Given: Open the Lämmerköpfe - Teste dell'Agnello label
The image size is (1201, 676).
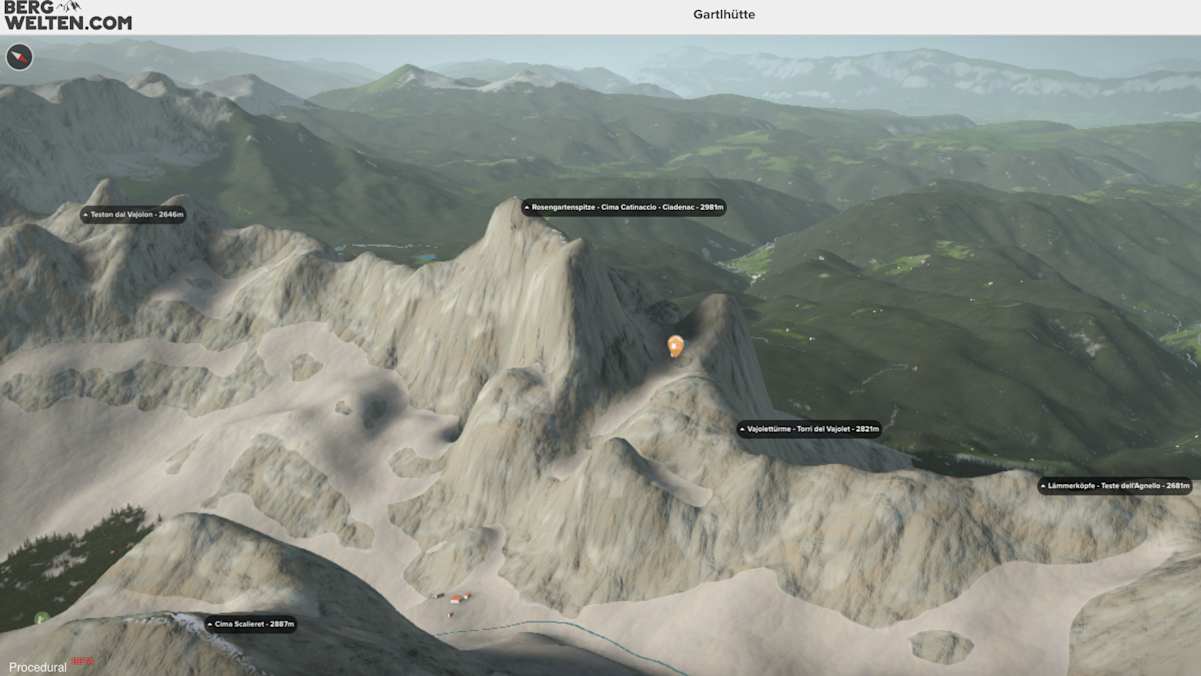Looking at the screenshot, I should (1115, 486).
